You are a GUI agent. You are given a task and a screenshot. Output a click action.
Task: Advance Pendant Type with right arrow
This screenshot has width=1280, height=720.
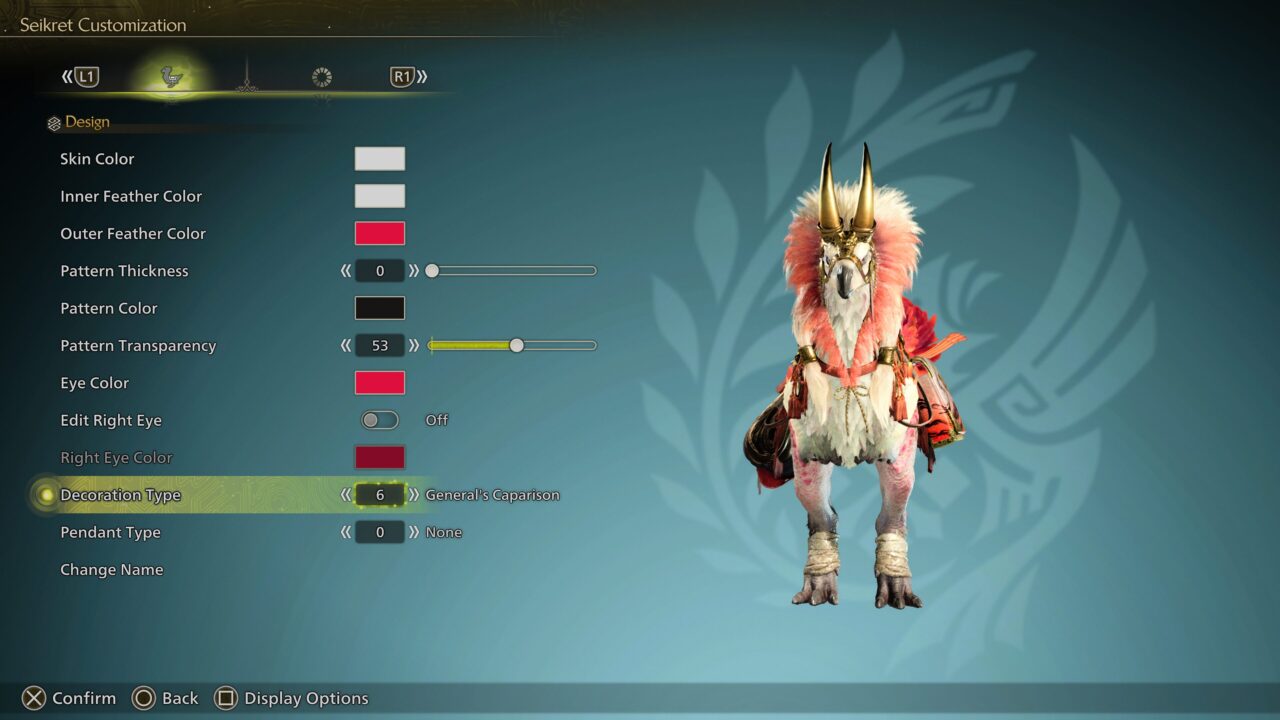[414, 532]
